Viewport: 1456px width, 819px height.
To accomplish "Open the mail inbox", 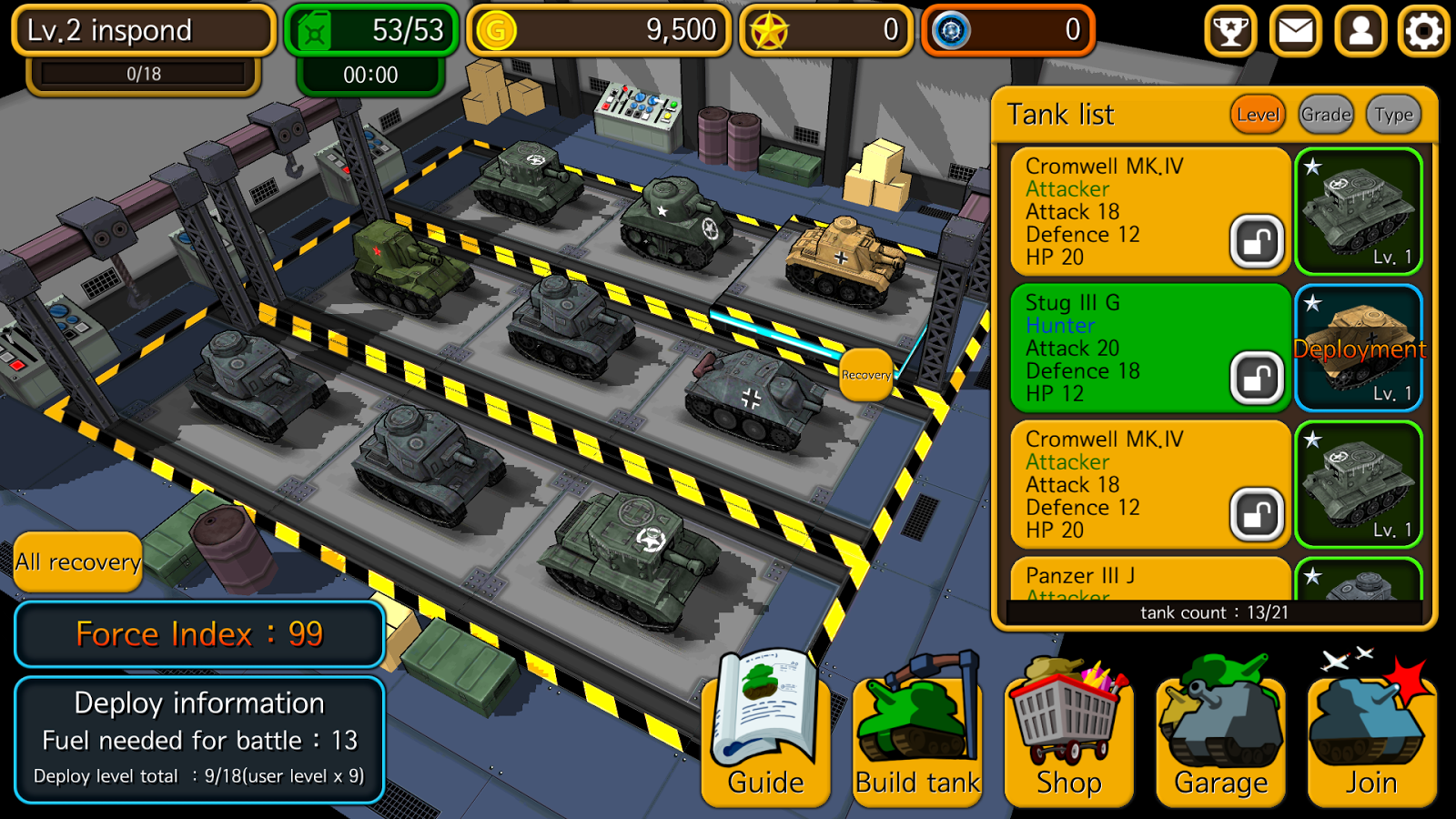I will tap(1295, 32).
